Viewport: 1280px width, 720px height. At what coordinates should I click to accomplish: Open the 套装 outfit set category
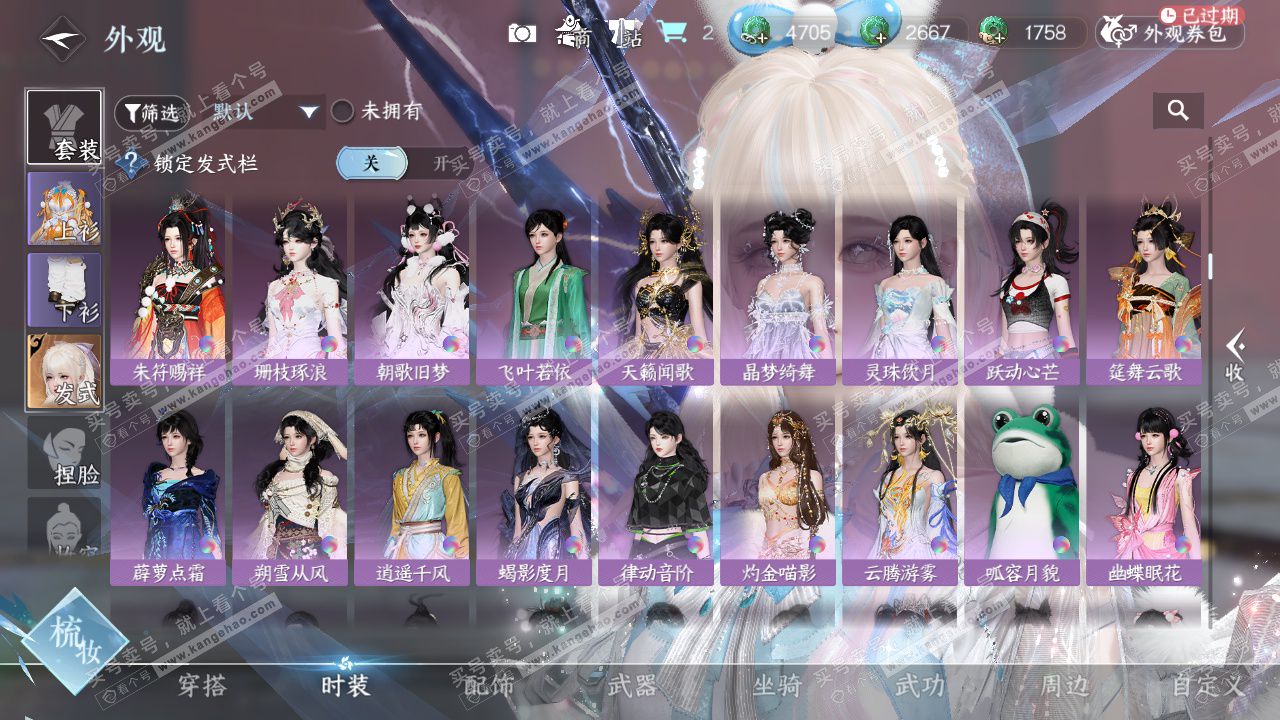[x=64, y=128]
